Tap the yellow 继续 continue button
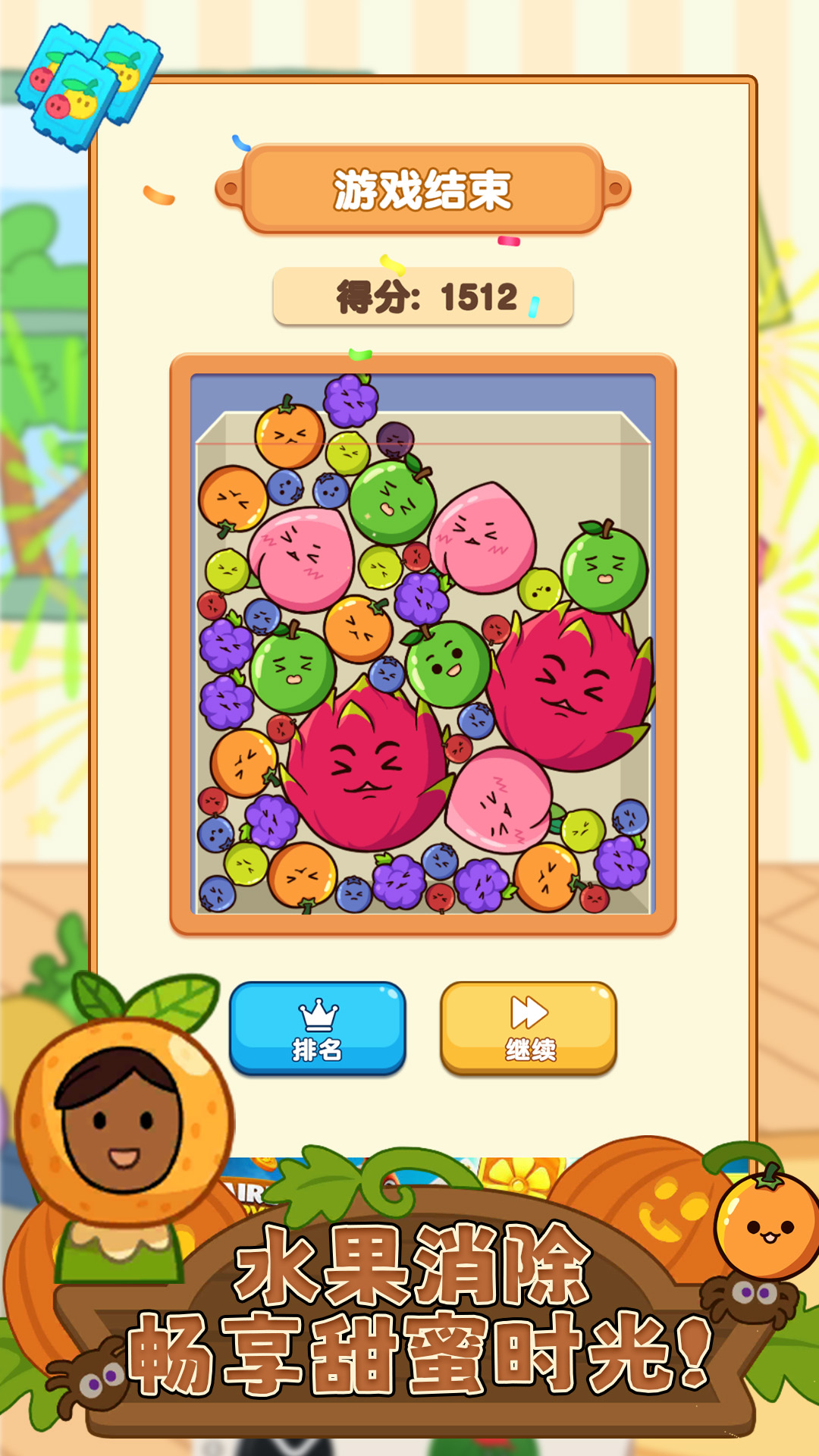819x1456 pixels. tap(529, 1028)
